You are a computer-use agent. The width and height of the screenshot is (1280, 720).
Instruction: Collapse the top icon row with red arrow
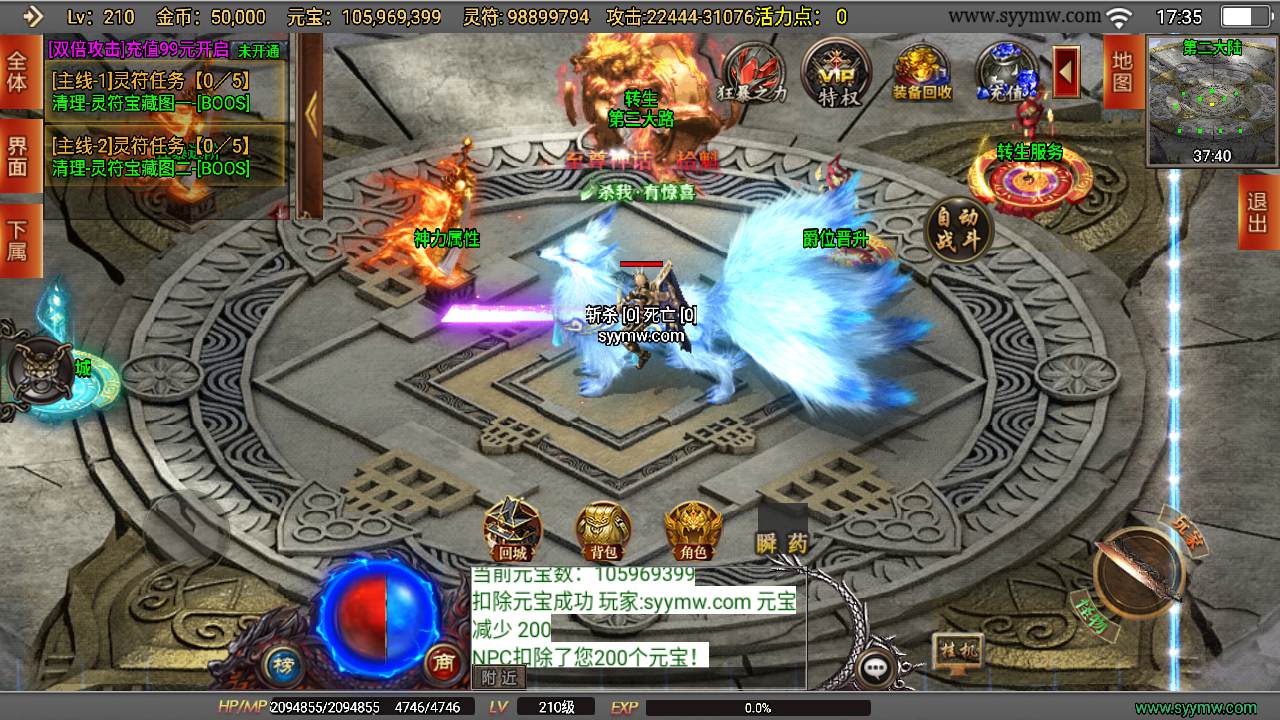(x=1066, y=72)
